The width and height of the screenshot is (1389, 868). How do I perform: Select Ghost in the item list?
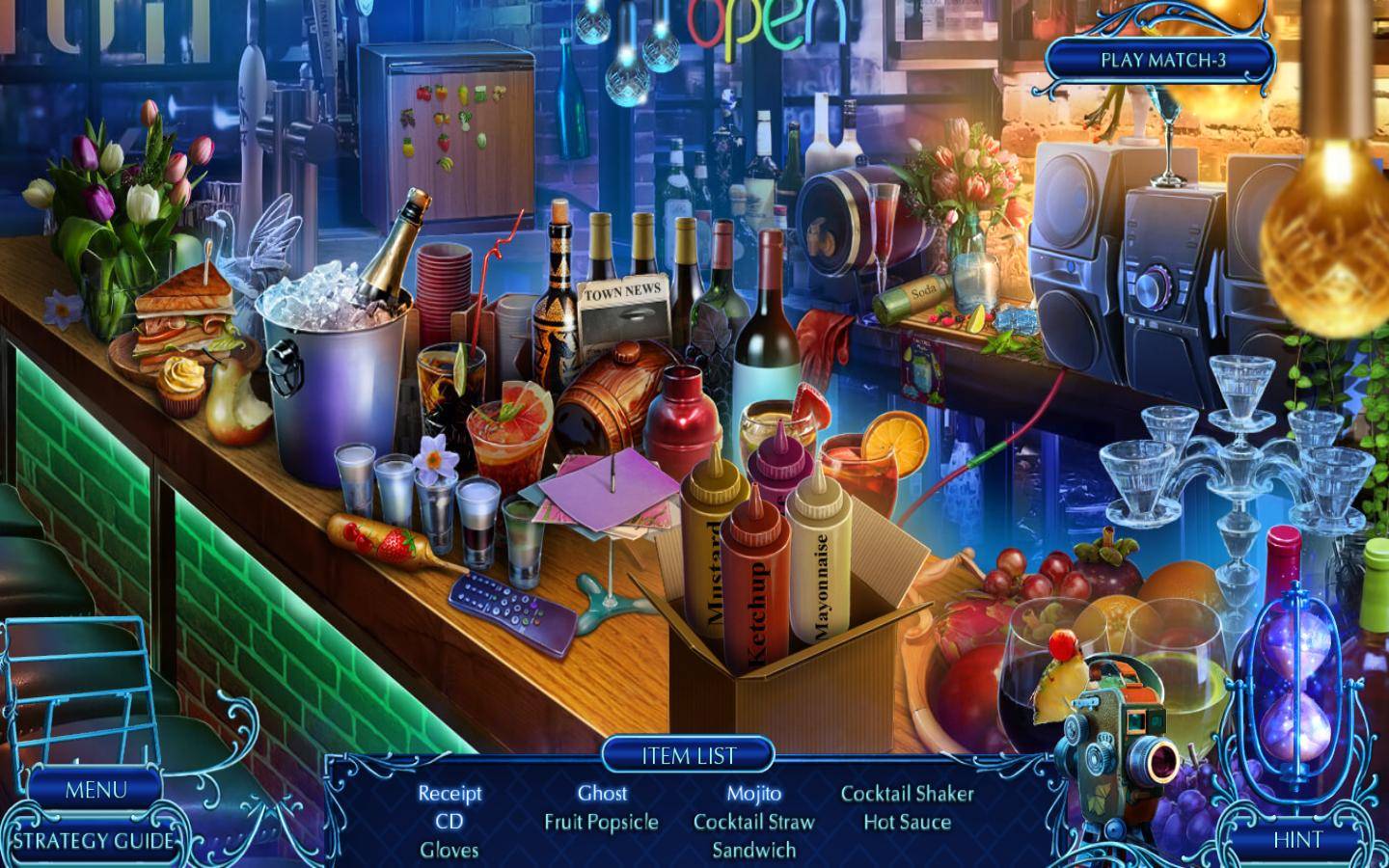tap(602, 794)
